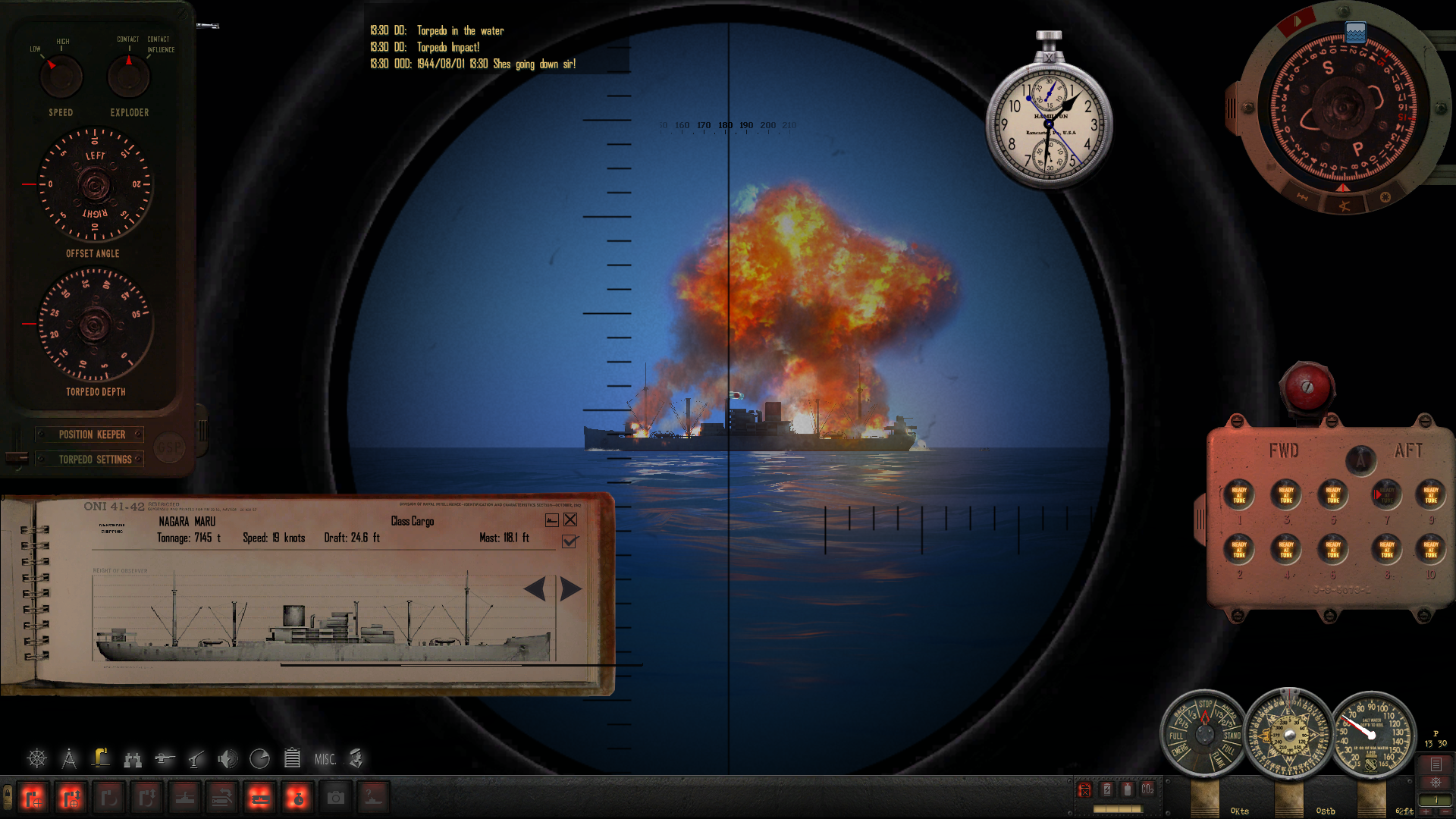Image resolution: width=1456 pixels, height=819 pixels.
Task: Switch to the binoculars view
Action: [133, 758]
